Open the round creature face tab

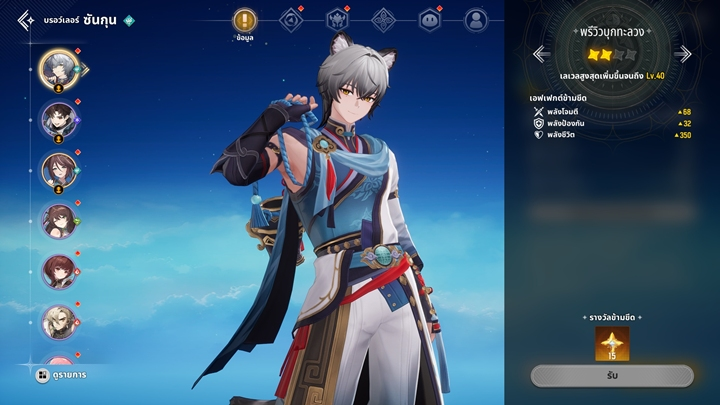(x=430, y=20)
